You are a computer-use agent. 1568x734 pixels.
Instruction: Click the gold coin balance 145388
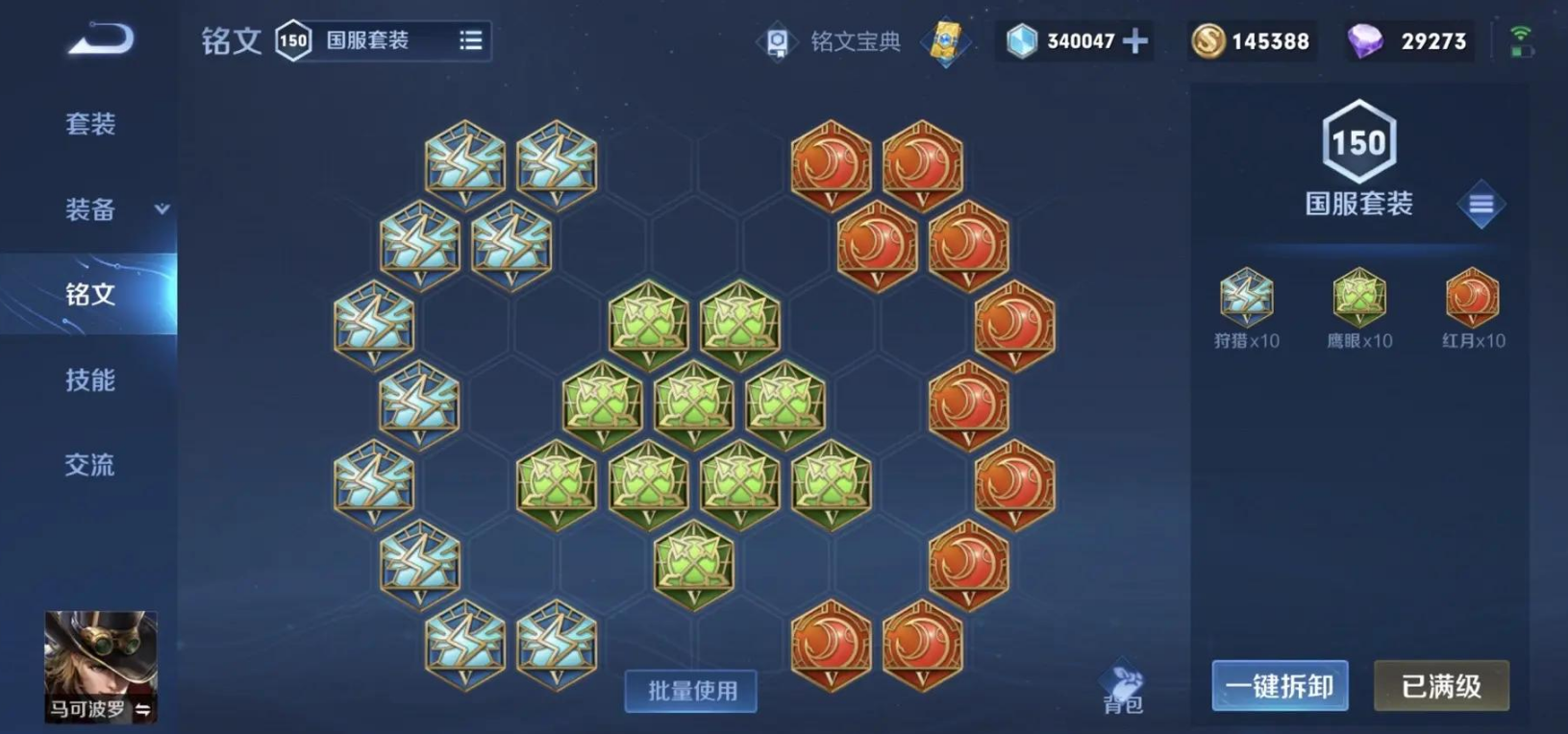(x=1250, y=40)
